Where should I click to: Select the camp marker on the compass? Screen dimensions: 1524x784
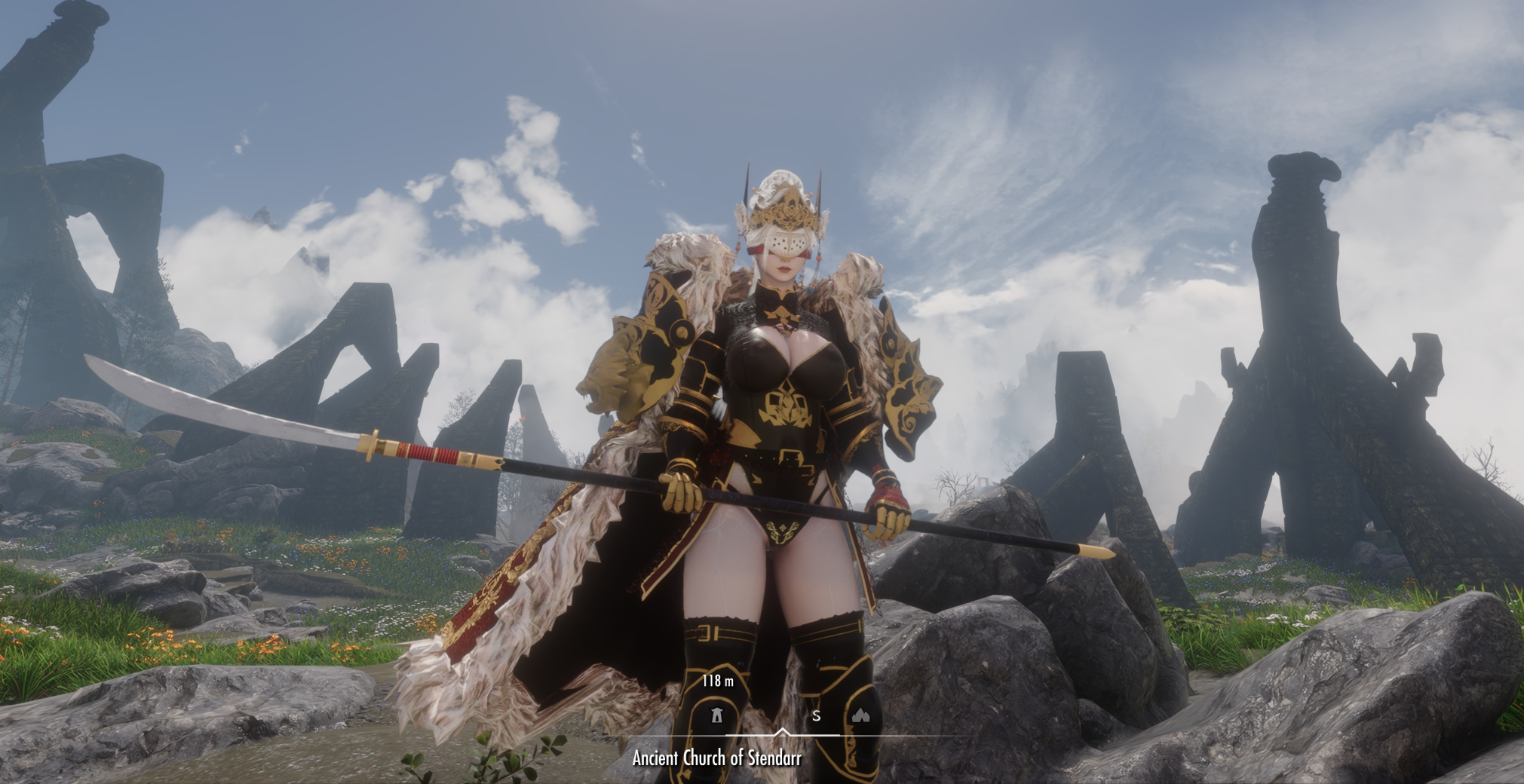[x=860, y=715]
